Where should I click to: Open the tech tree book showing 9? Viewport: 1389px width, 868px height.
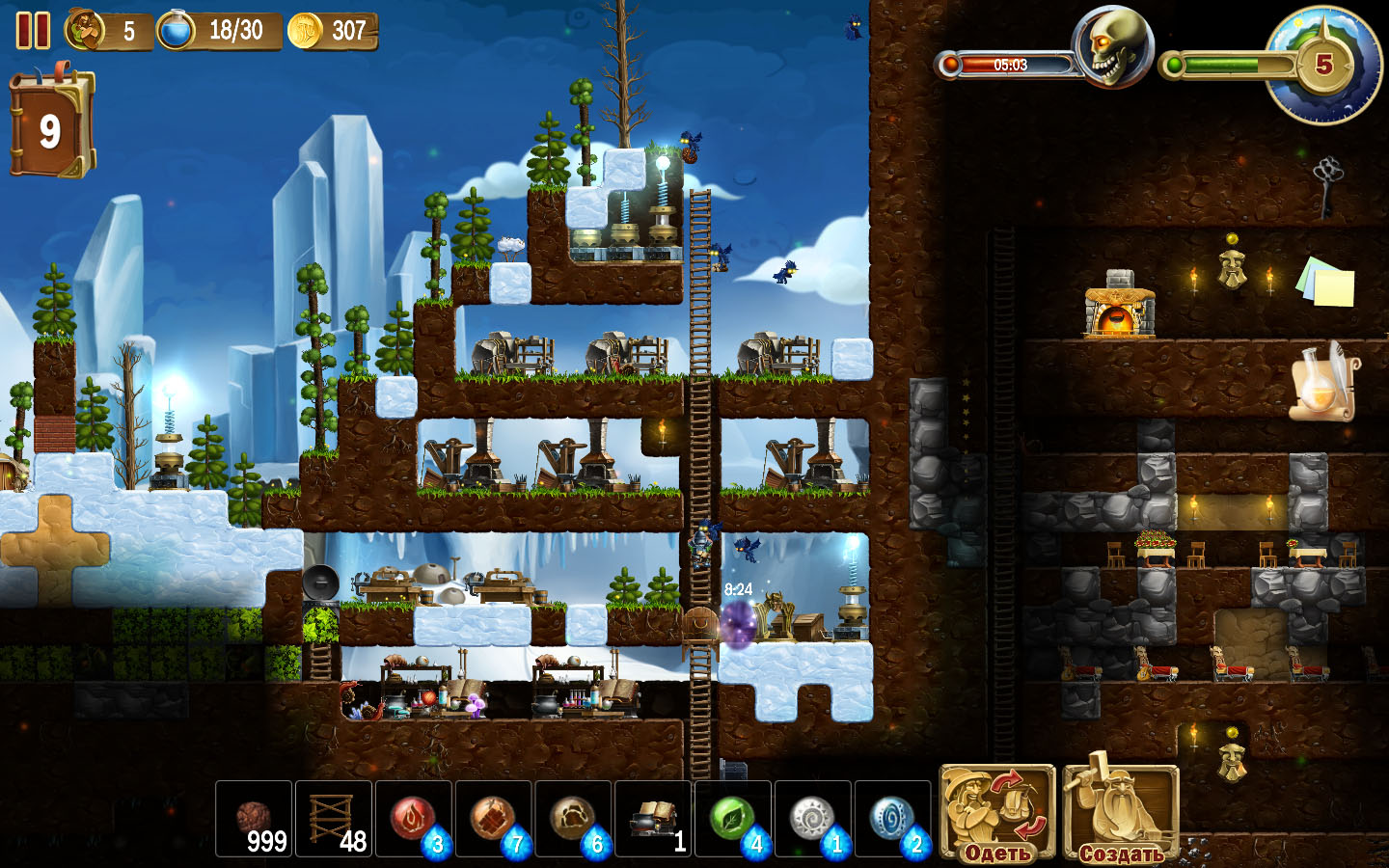pyautogui.click(x=52, y=126)
